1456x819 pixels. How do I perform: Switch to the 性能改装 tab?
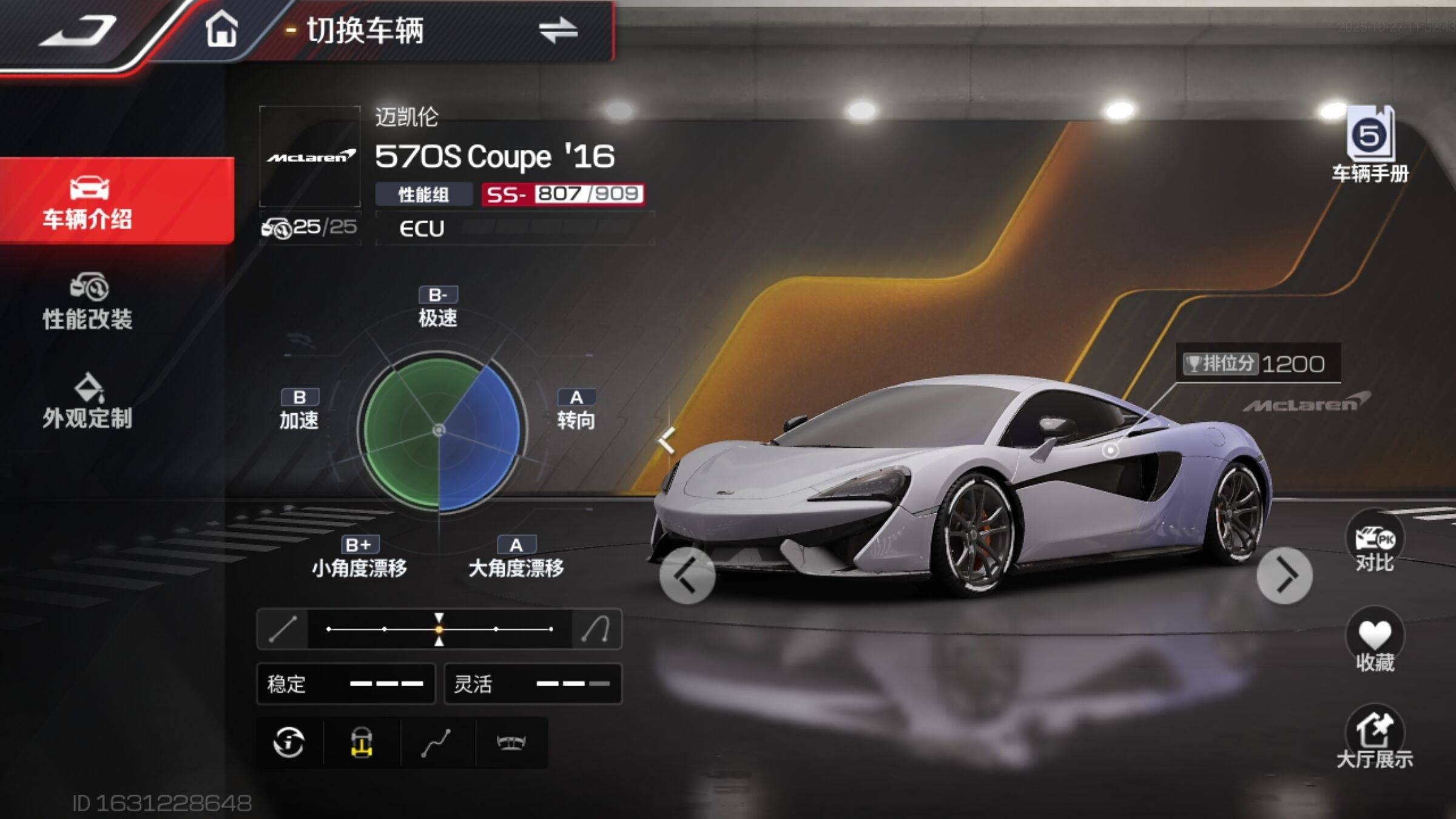(x=88, y=302)
